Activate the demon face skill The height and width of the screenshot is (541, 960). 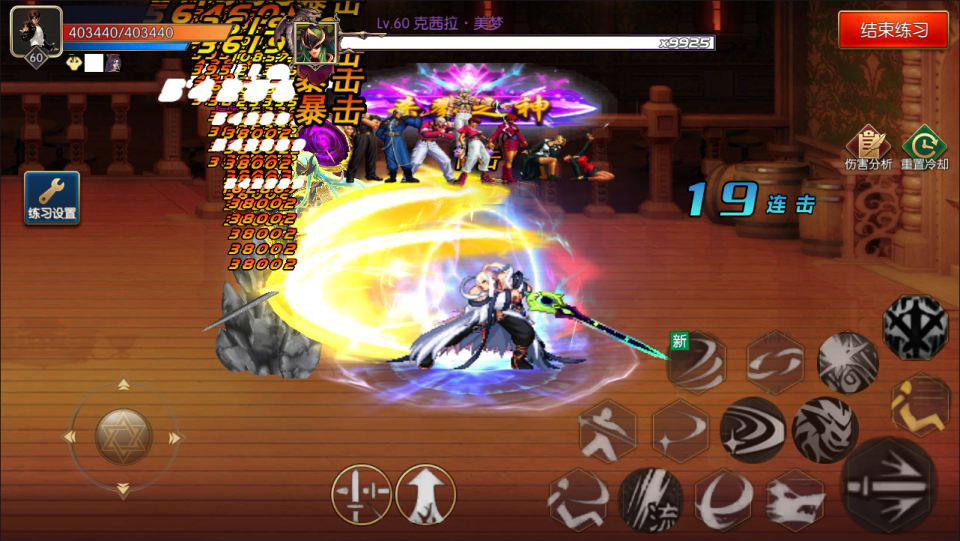[825, 430]
